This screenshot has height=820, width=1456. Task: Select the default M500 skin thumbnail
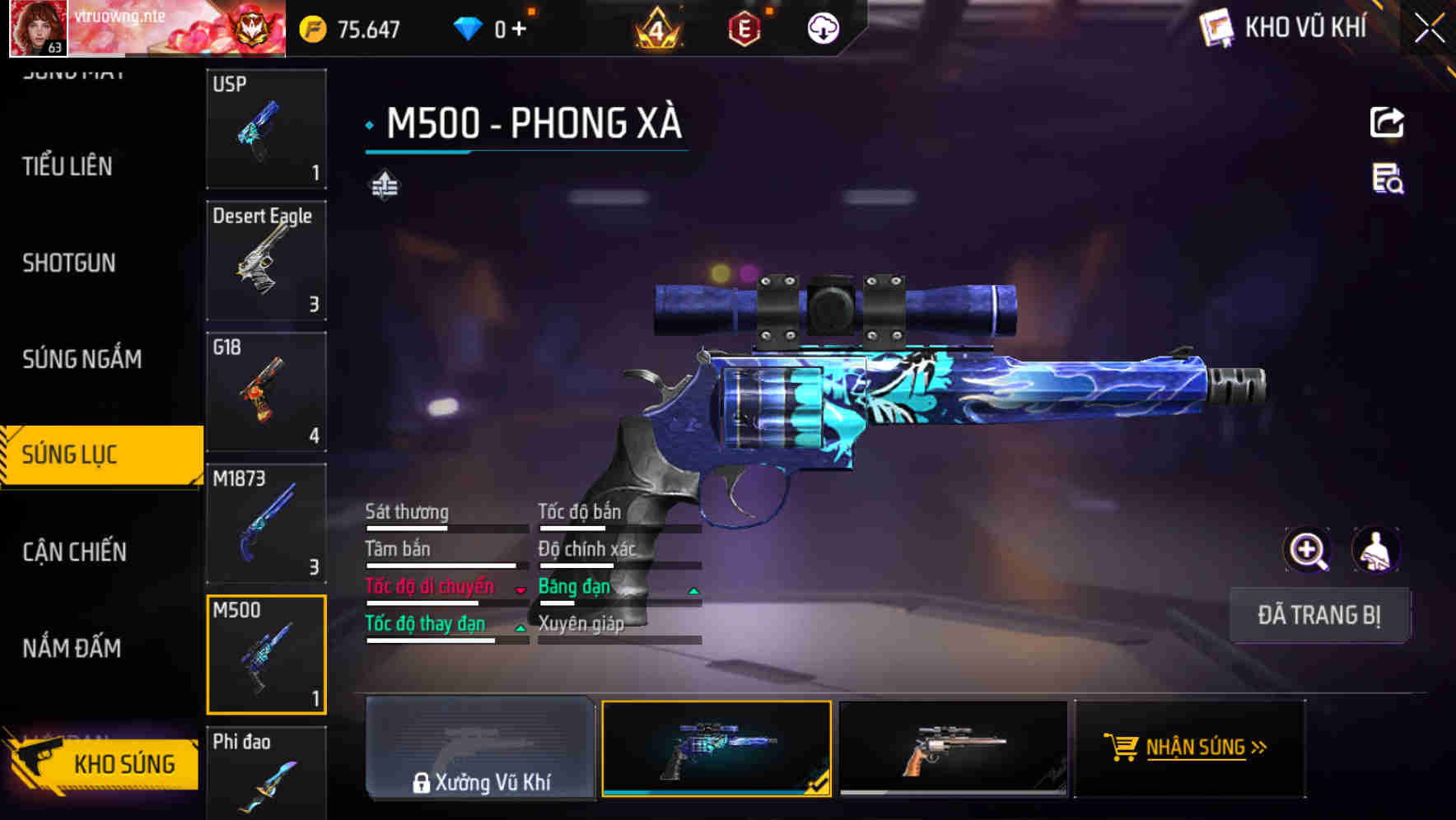click(x=953, y=748)
